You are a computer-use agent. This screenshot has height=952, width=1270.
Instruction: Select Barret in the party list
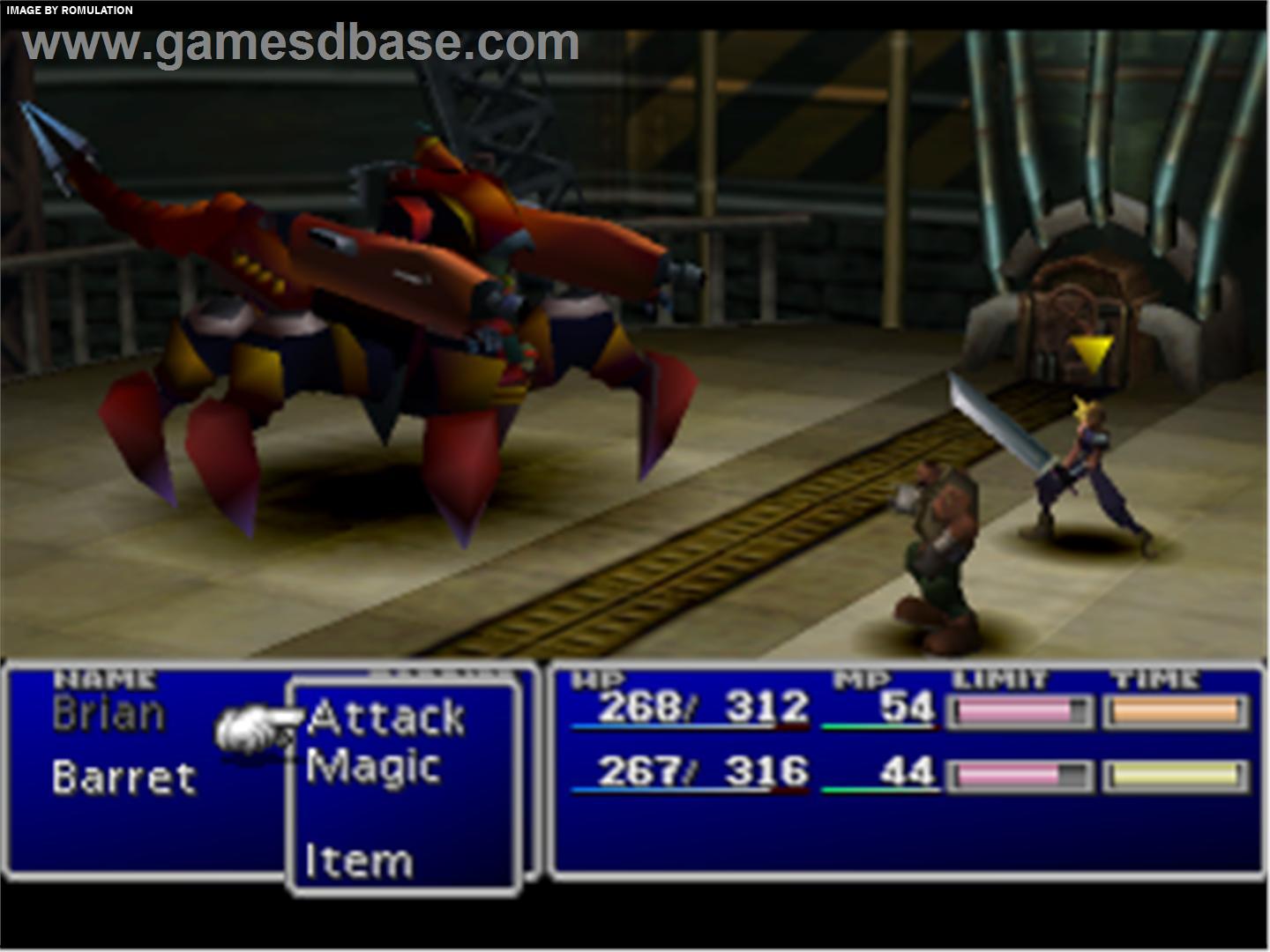(x=123, y=778)
